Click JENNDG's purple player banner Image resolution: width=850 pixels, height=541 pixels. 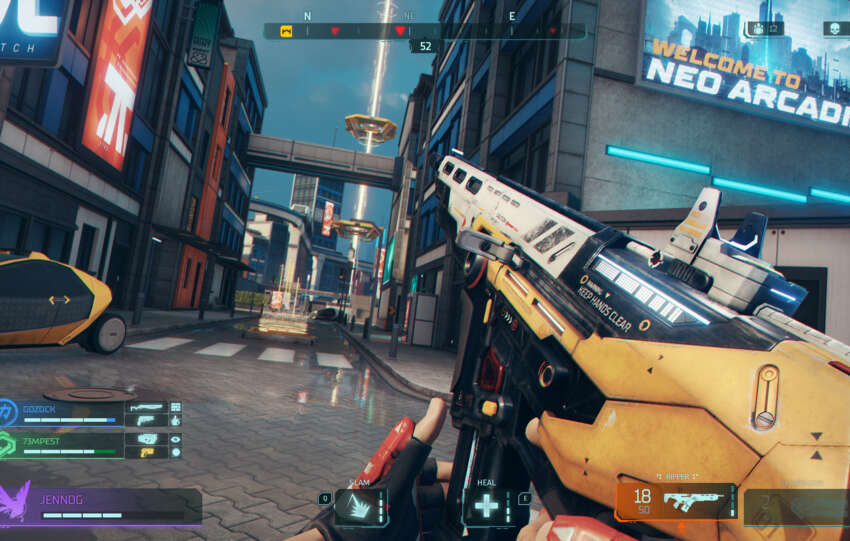pos(100,505)
